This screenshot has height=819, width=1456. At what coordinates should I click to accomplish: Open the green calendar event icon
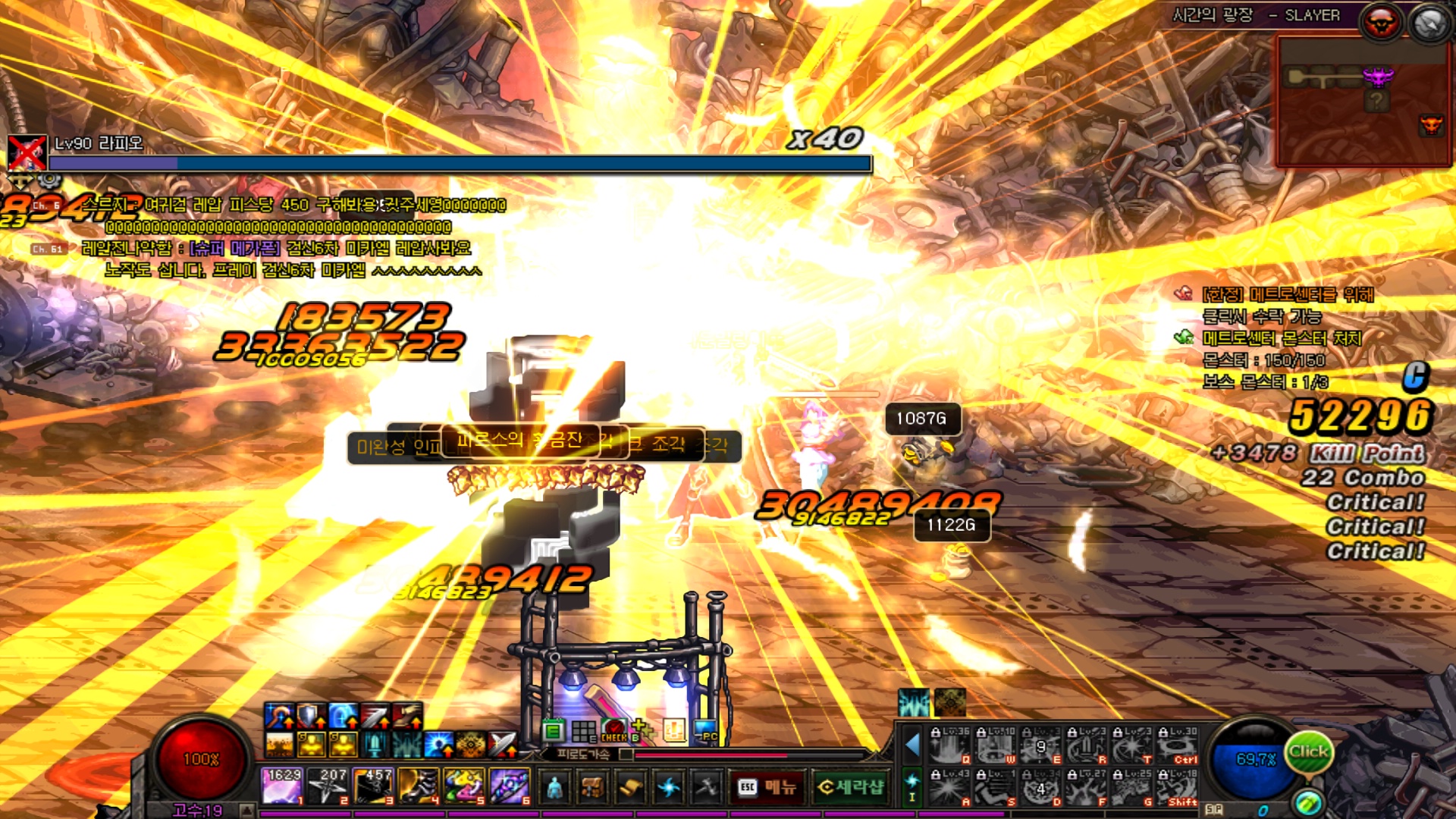coord(554,731)
